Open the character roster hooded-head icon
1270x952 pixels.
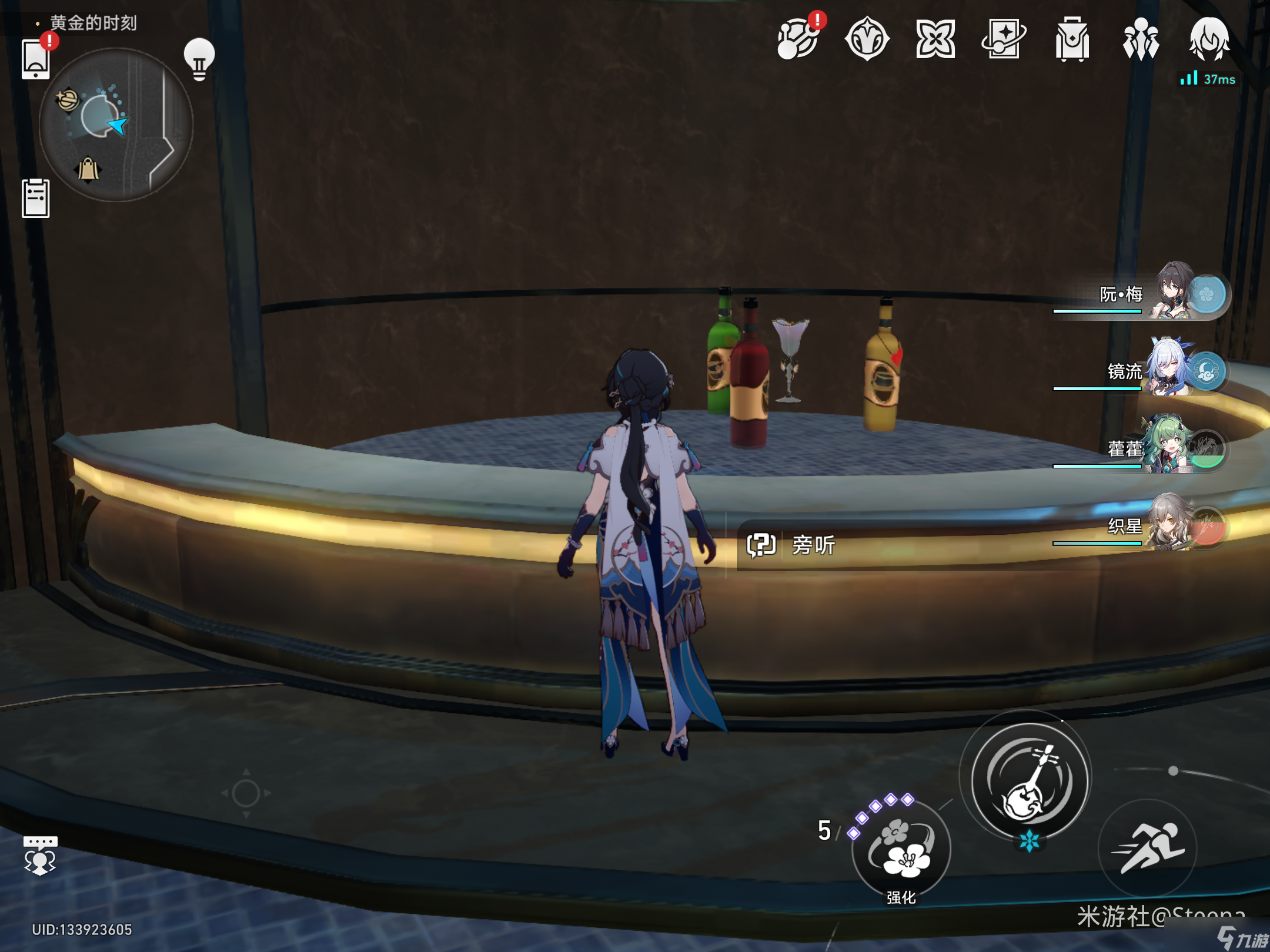pyautogui.click(x=1209, y=40)
